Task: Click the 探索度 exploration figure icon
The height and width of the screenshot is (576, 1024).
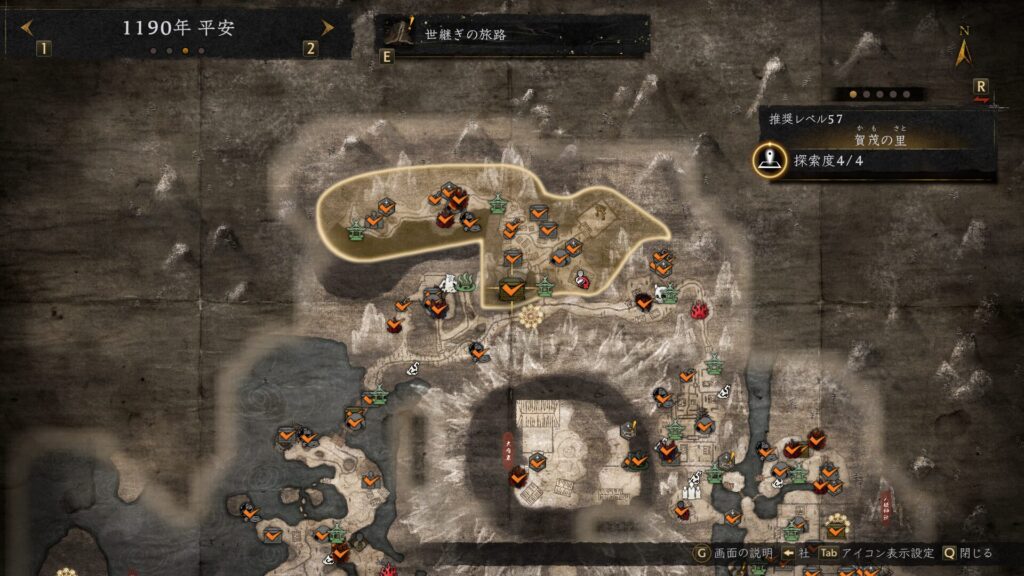Action: 769,159
